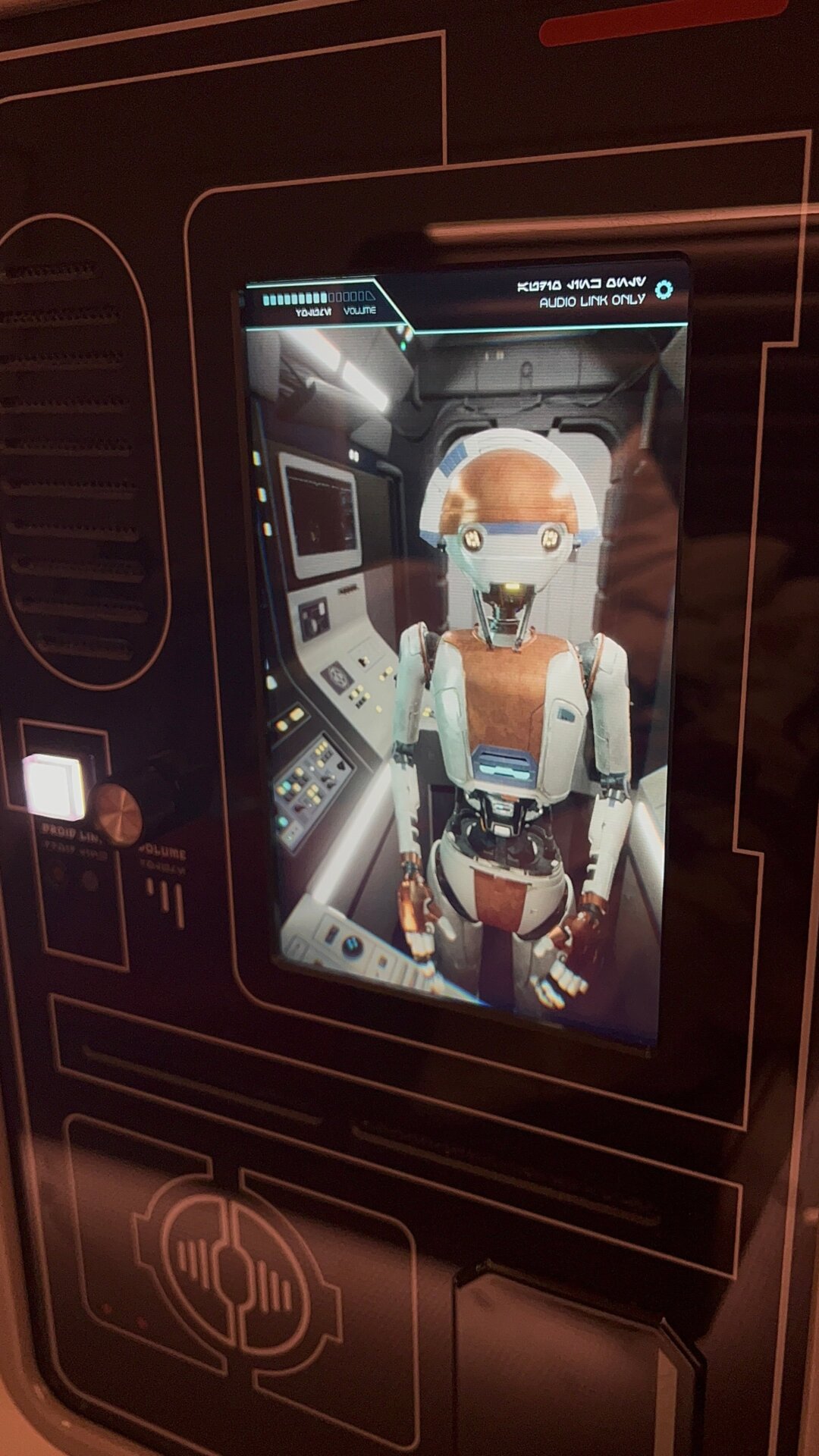Viewport: 819px width, 1456px height.
Task: Tap the glowing white square button
Action: (54, 786)
